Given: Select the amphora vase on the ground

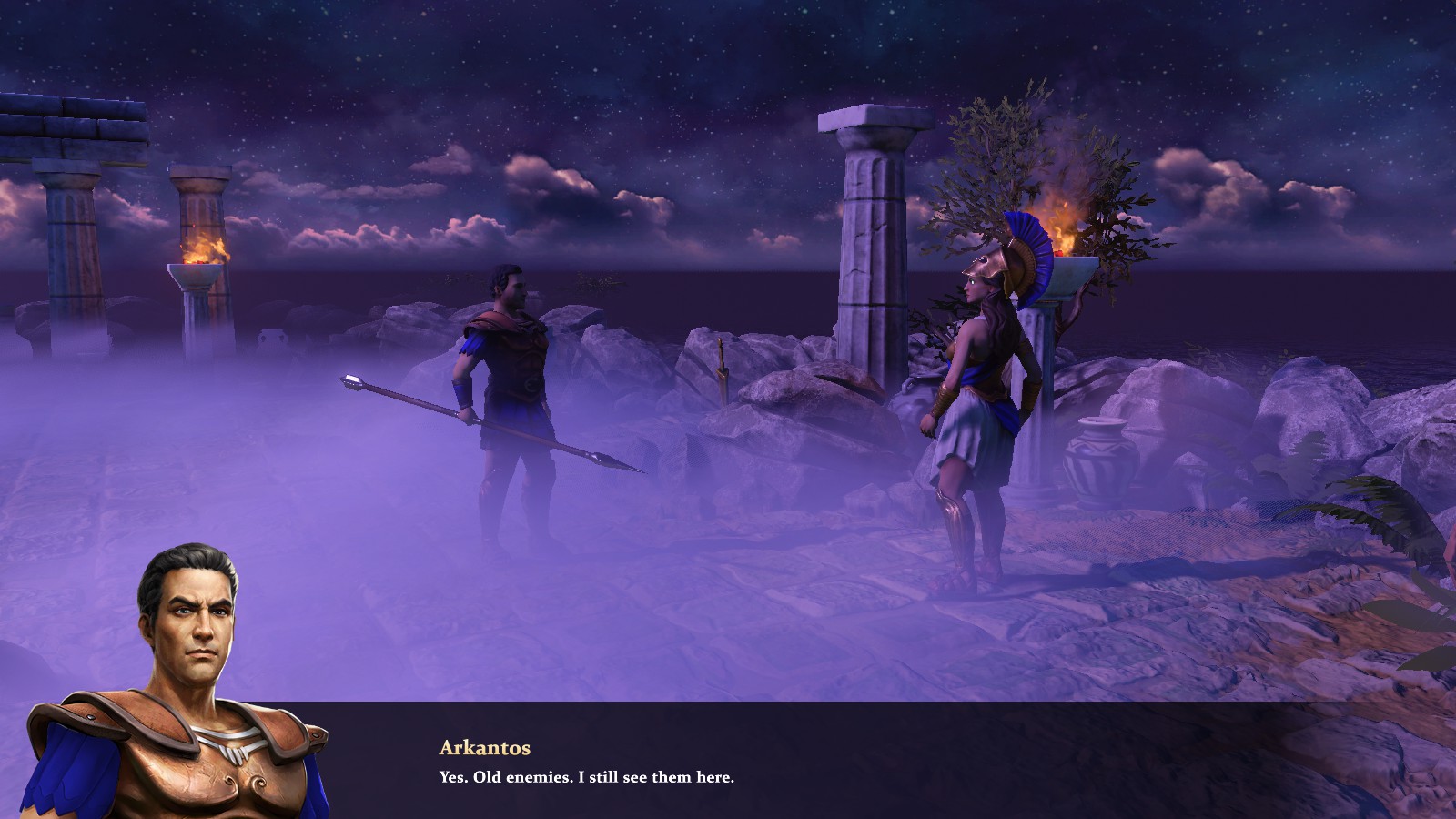Looking at the screenshot, I should (1098, 455).
